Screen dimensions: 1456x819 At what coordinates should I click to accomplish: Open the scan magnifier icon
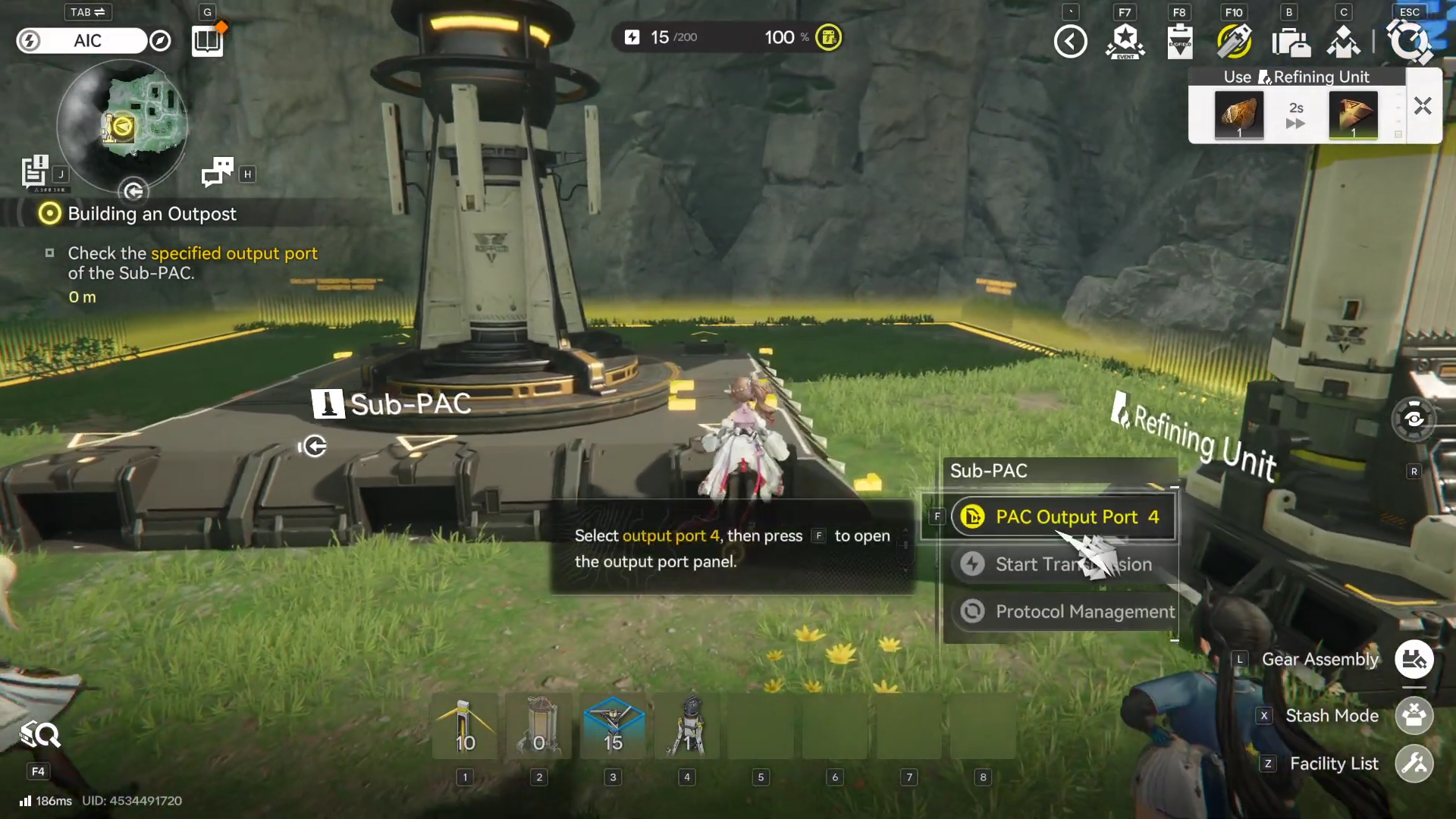pyautogui.click(x=39, y=734)
